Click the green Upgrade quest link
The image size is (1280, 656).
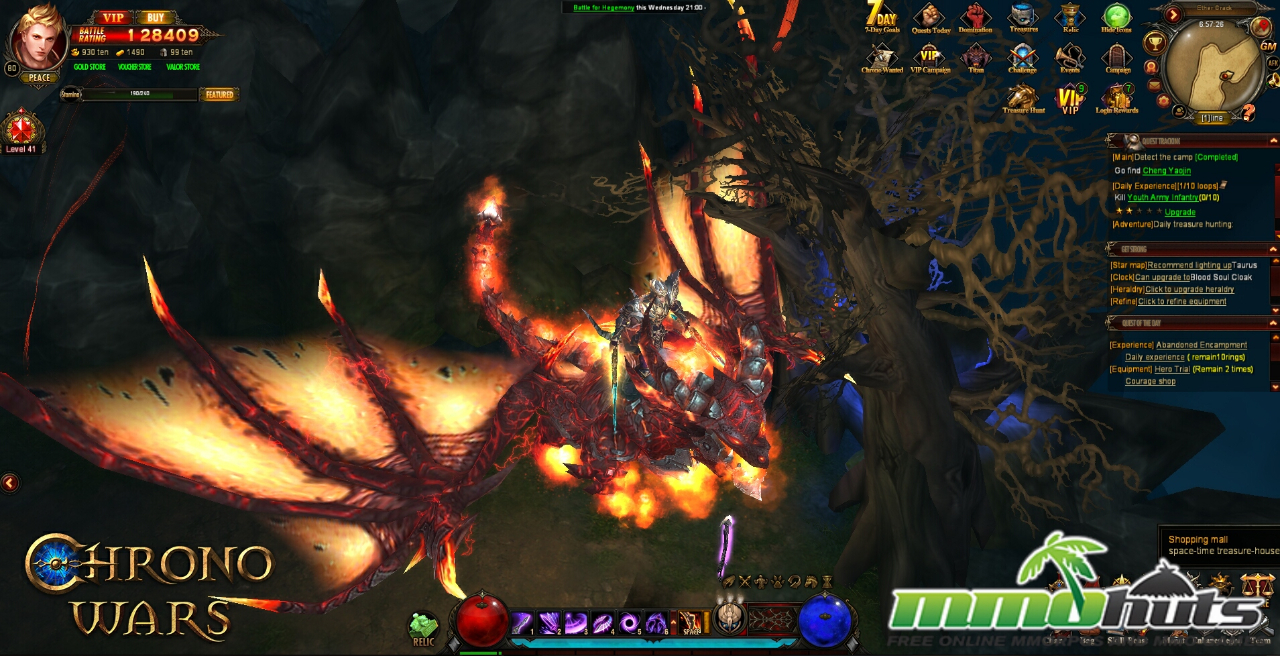point(1180,212)
